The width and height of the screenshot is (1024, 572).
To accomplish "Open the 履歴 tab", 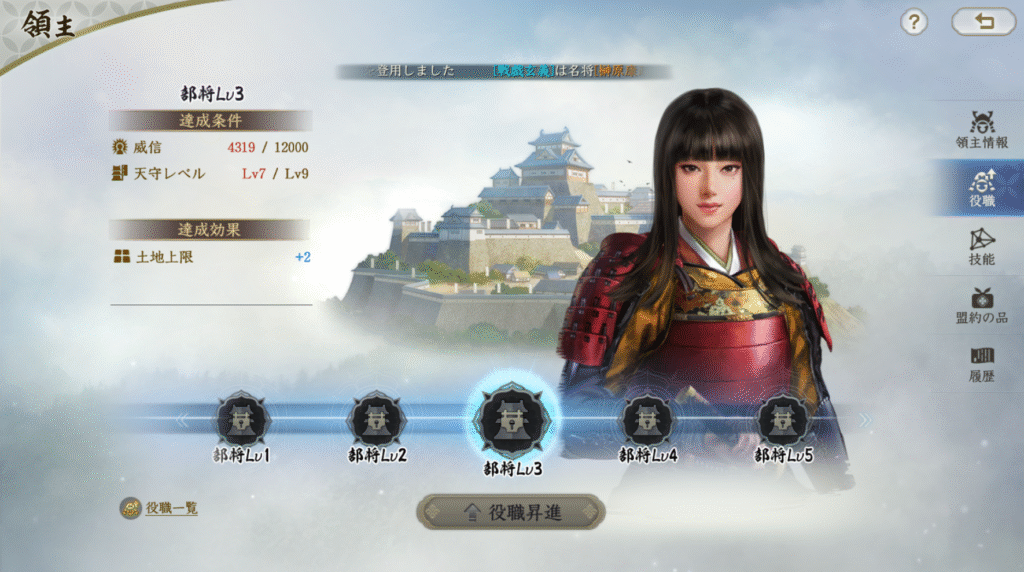I will pos(981,362).
